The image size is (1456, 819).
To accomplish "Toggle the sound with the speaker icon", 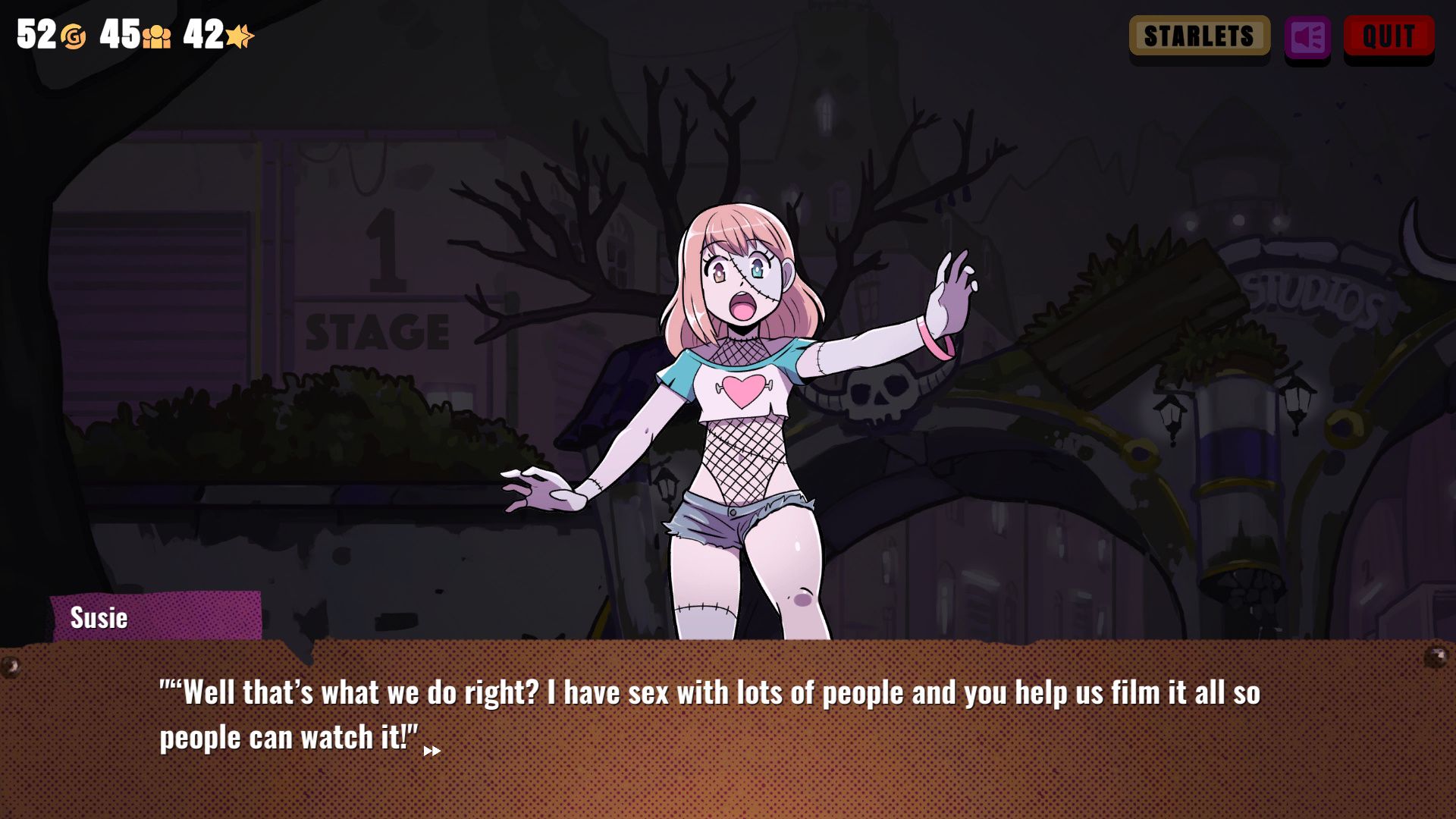I will tap(1307, 36).
